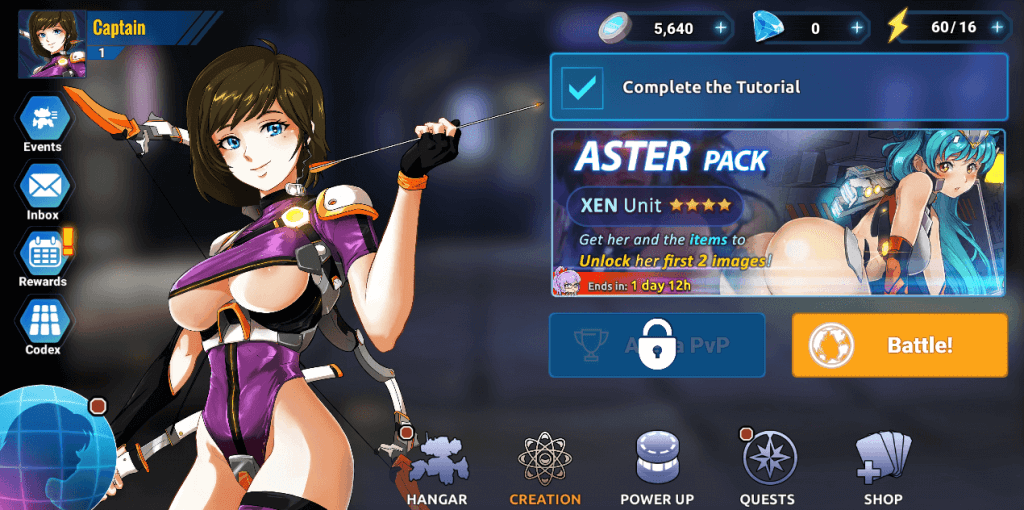Go to the Hangar

pos(437,470)
